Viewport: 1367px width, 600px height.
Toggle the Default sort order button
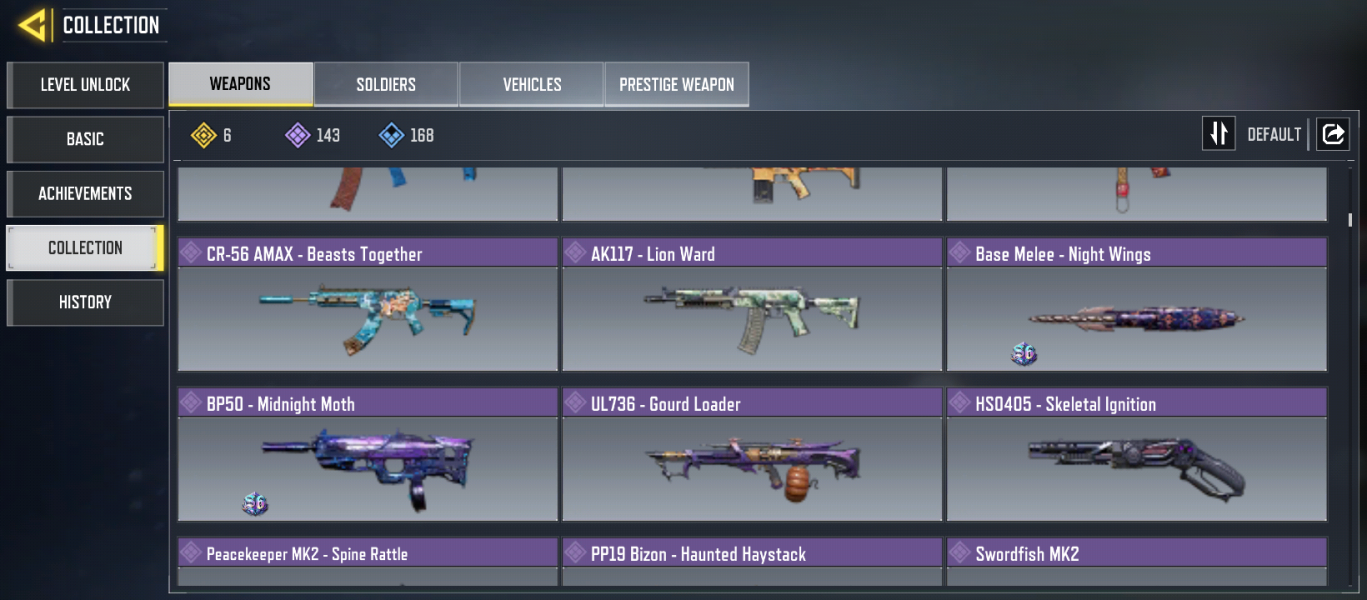click(1219, 134)
